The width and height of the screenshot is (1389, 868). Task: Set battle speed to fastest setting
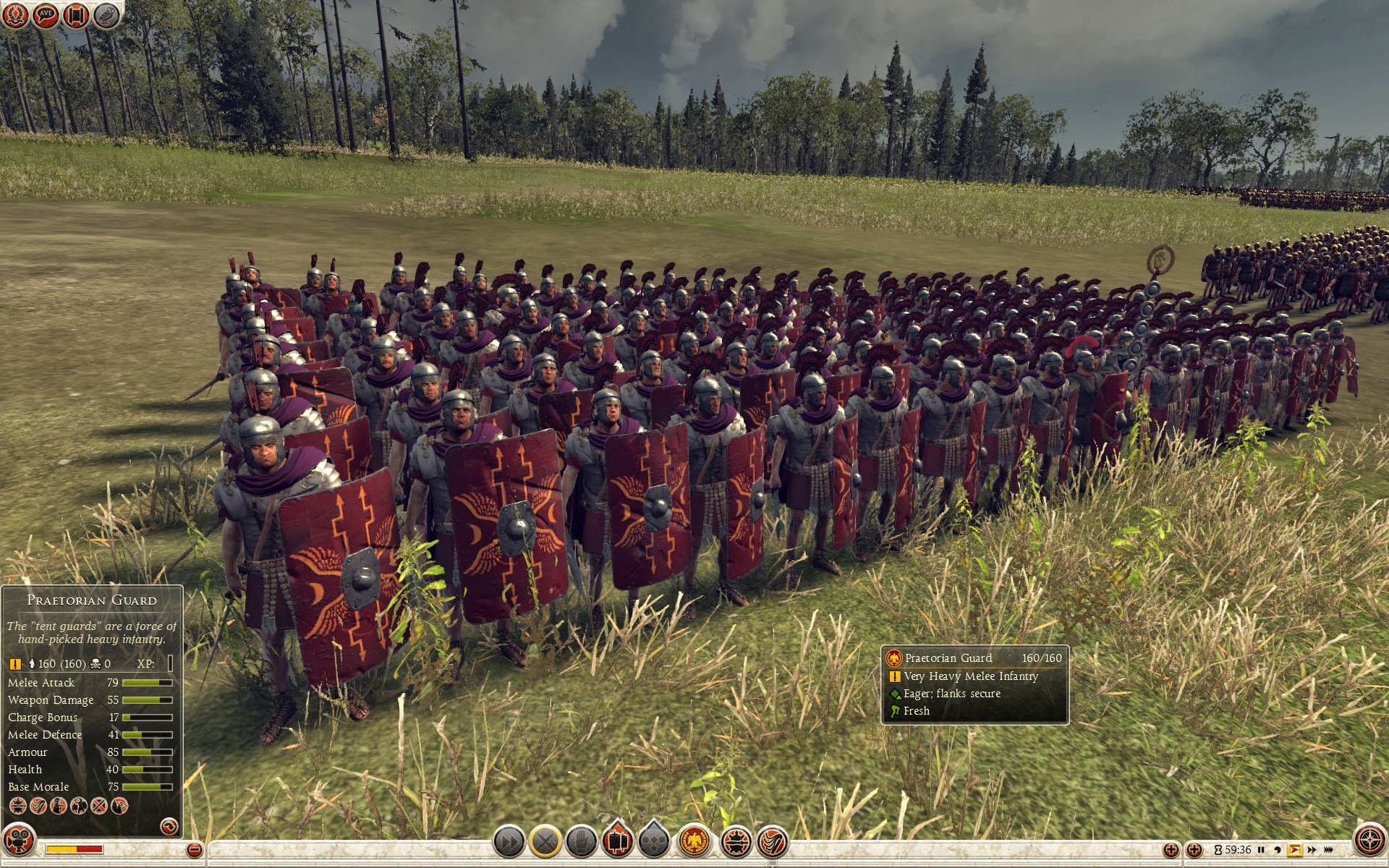(1328, 850)
